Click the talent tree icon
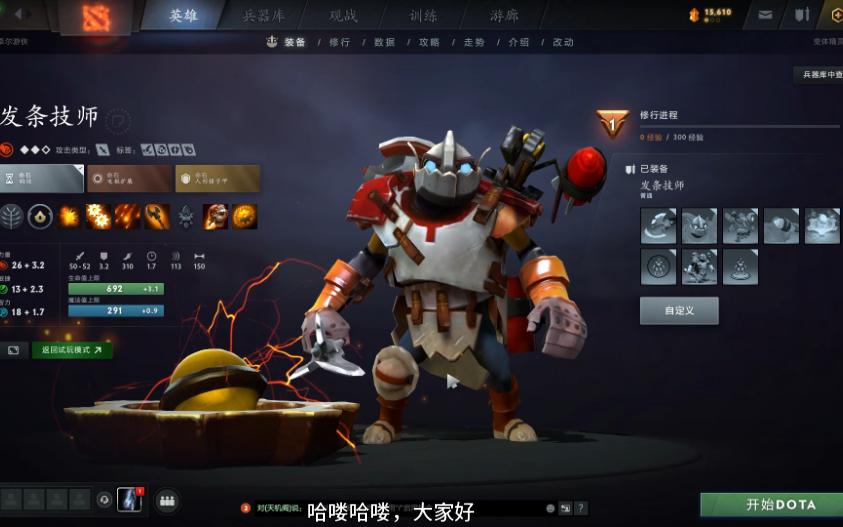Viewport: 843px width, 527px height. 13,215
